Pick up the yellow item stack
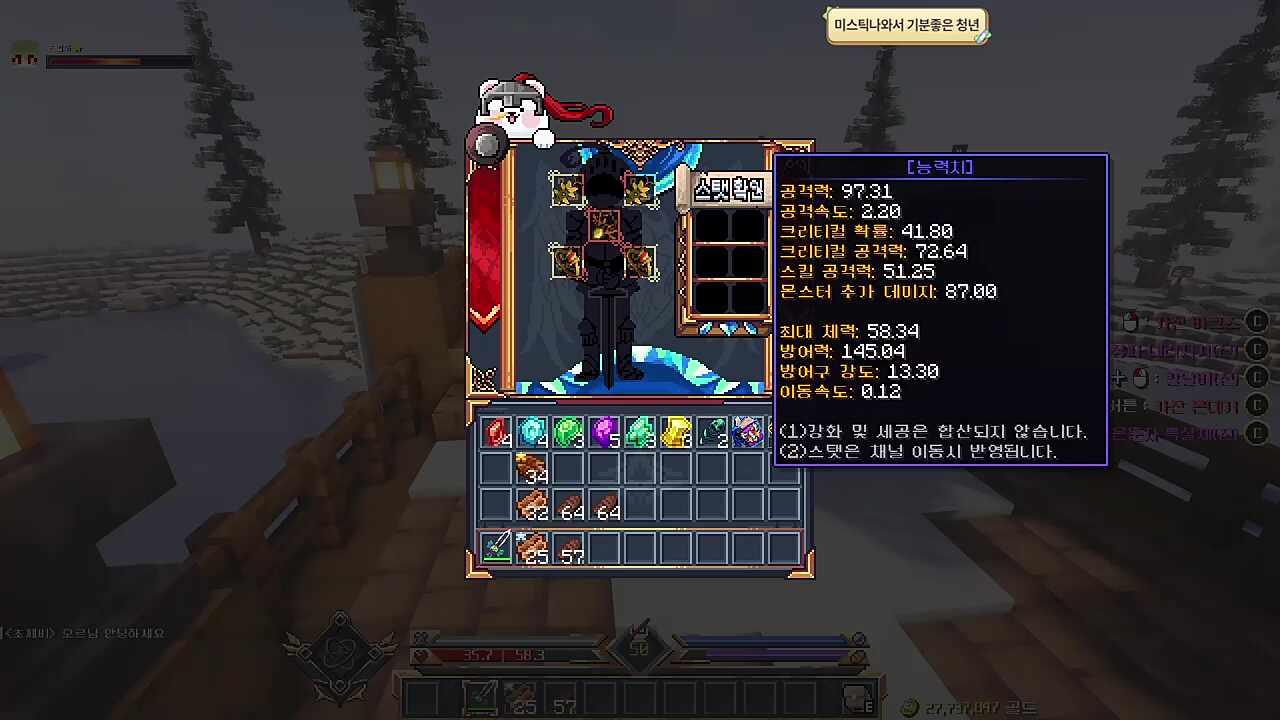This screenshot has width=1280, height=720. click(x=676, y=432)
